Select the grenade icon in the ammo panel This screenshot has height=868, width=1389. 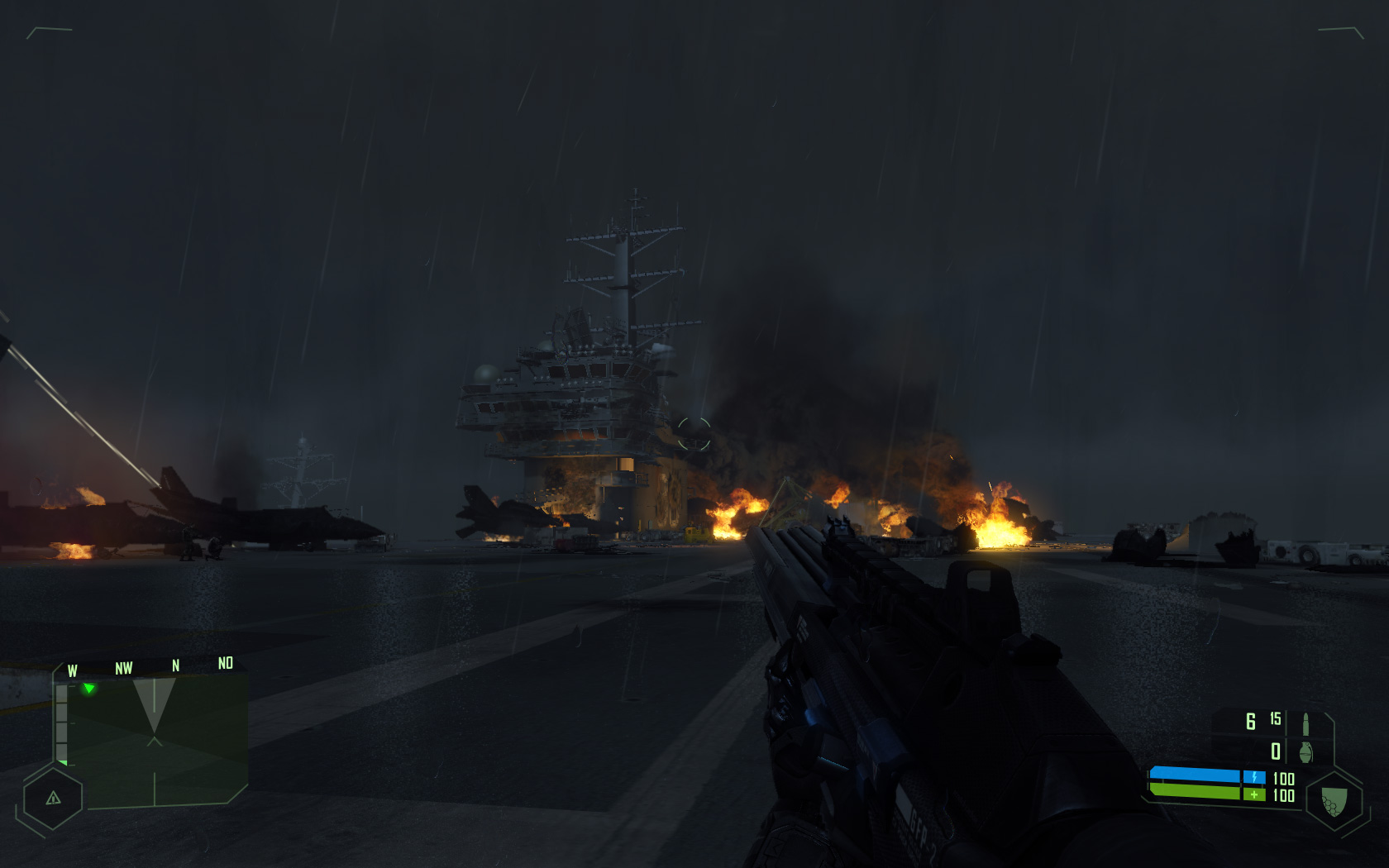[x=1305, y=752]
